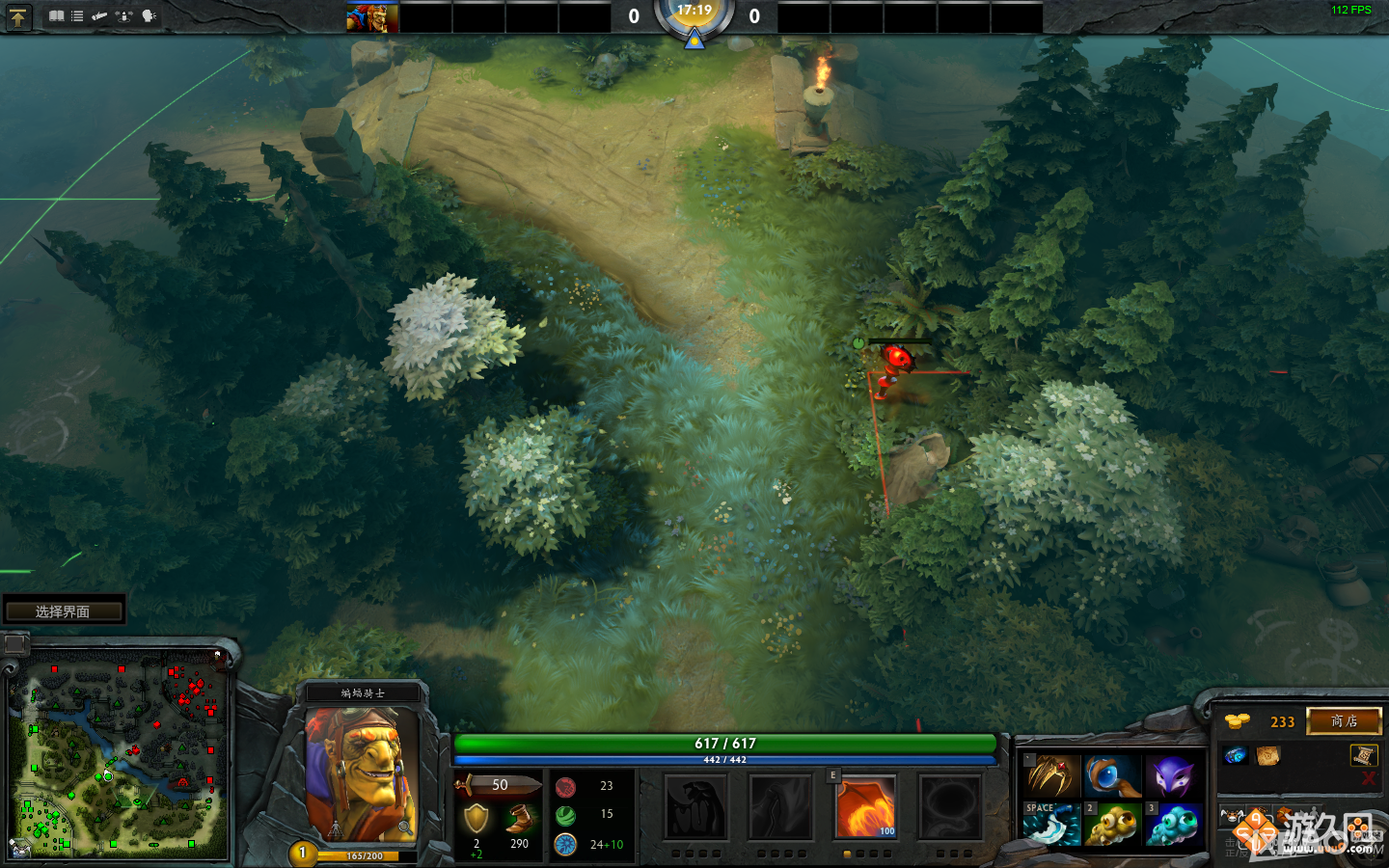This screenshot has width=1389, height=868.
Task: Open the quest log list icon
Action: pos(76,15)
